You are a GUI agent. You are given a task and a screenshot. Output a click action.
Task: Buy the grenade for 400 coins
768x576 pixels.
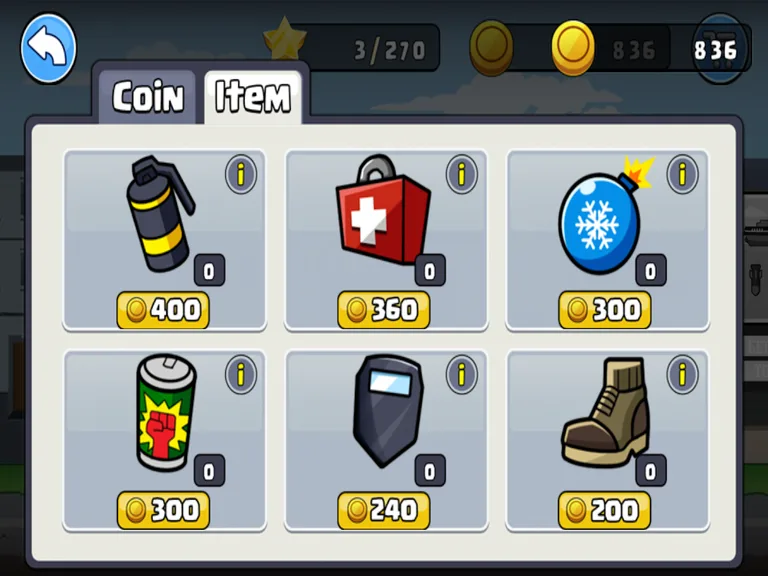(163, 310)
